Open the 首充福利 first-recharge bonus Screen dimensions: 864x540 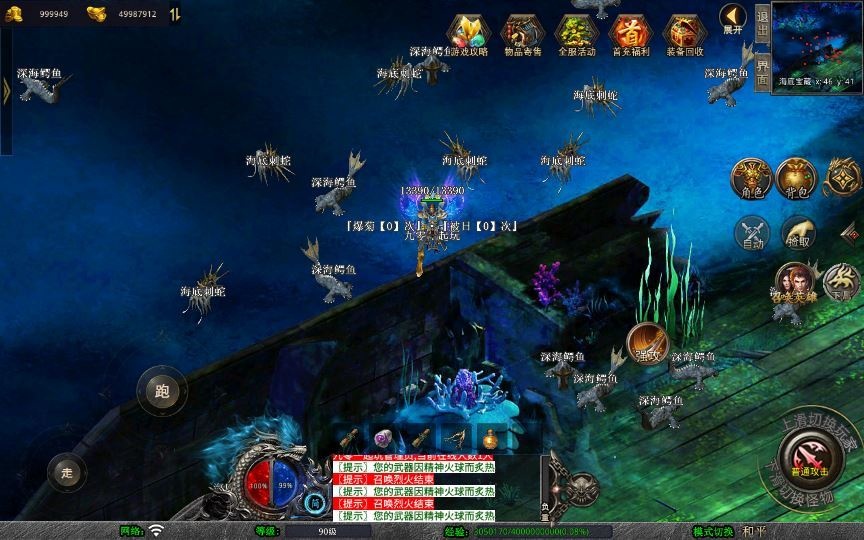630,33
